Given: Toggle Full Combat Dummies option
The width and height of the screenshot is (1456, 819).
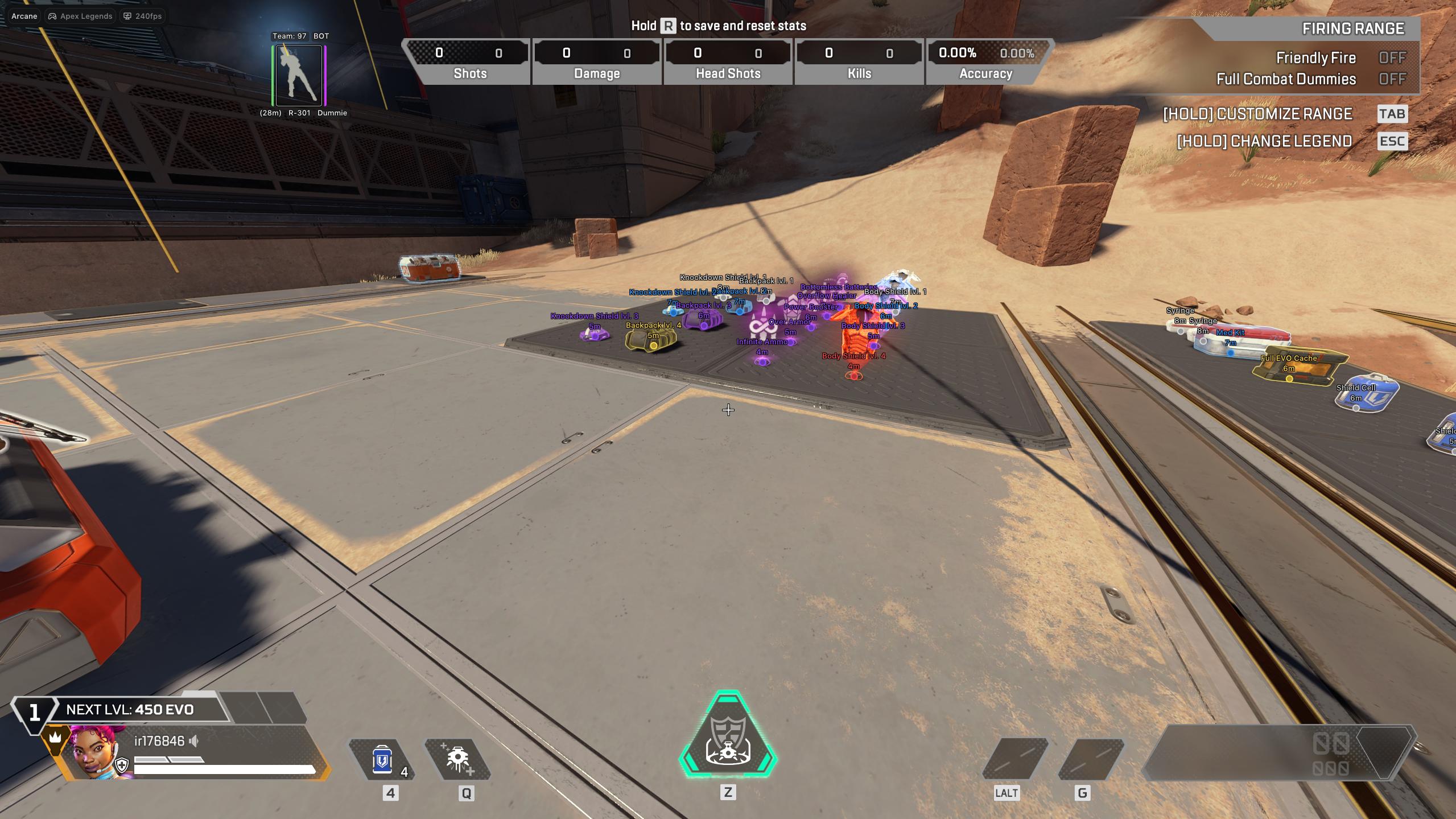Looking at the screenshot, I should pos(1391,79).
